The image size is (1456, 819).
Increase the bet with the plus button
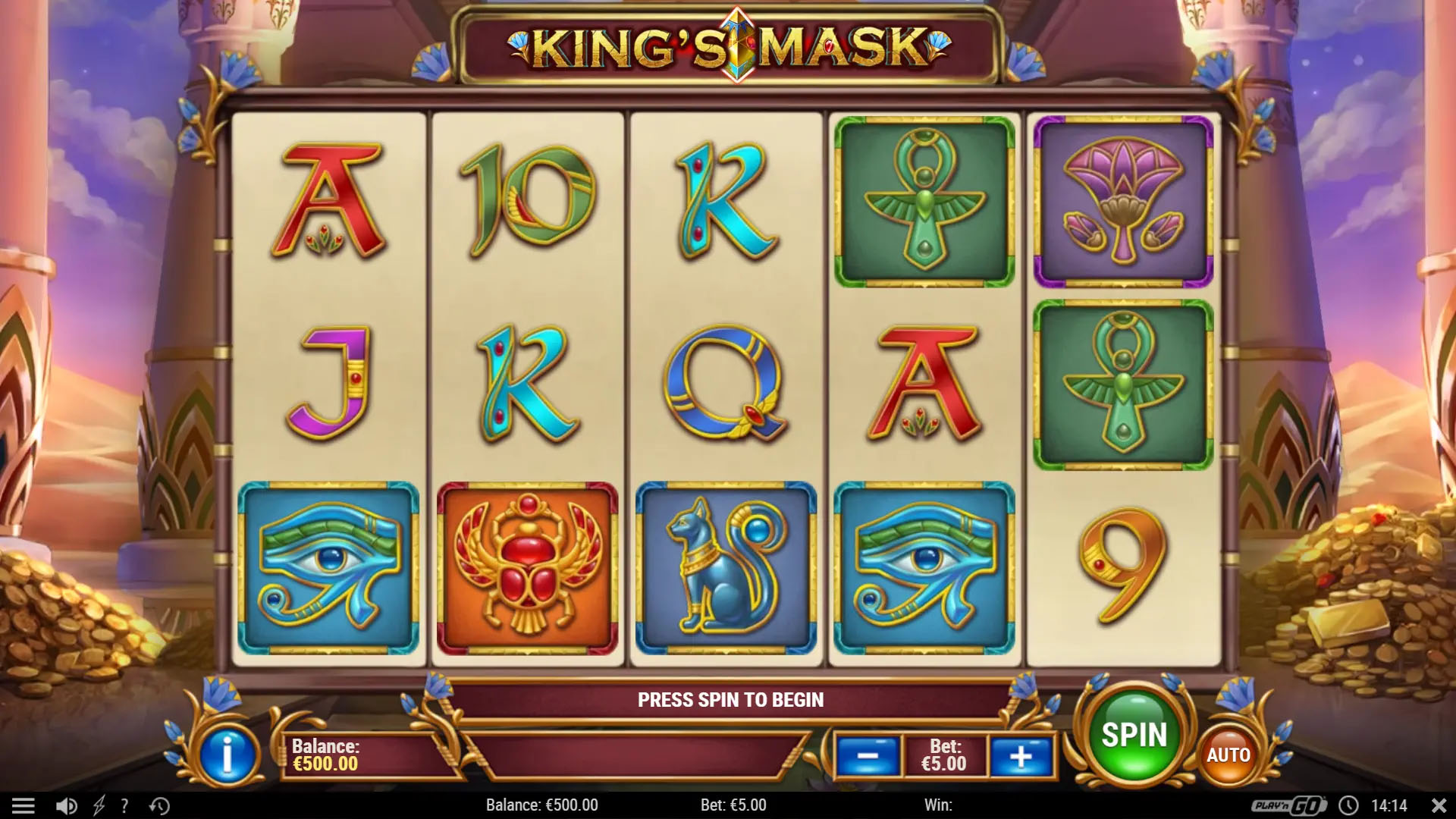pyautogui.click(x=1020, y=755)
